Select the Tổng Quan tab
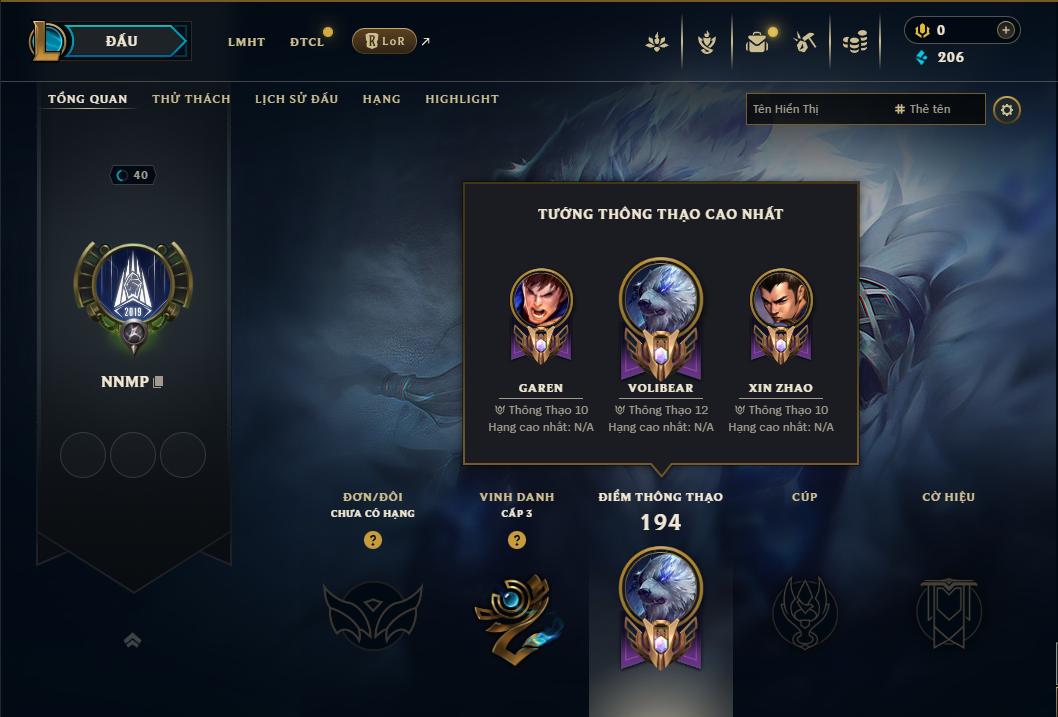The image size is (1058, 717). [x=88, y=99]
